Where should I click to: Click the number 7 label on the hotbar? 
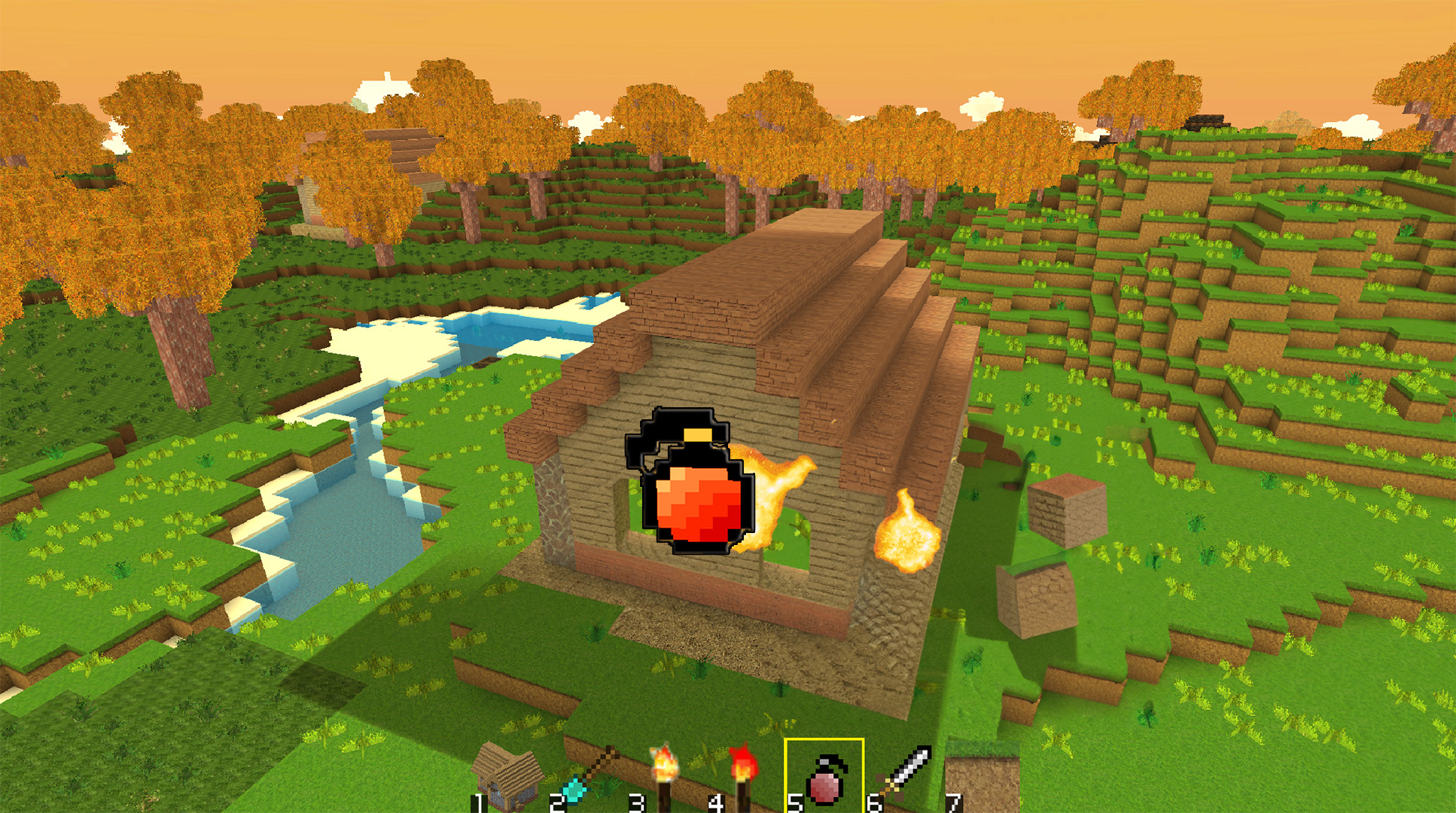pos(955,805)
